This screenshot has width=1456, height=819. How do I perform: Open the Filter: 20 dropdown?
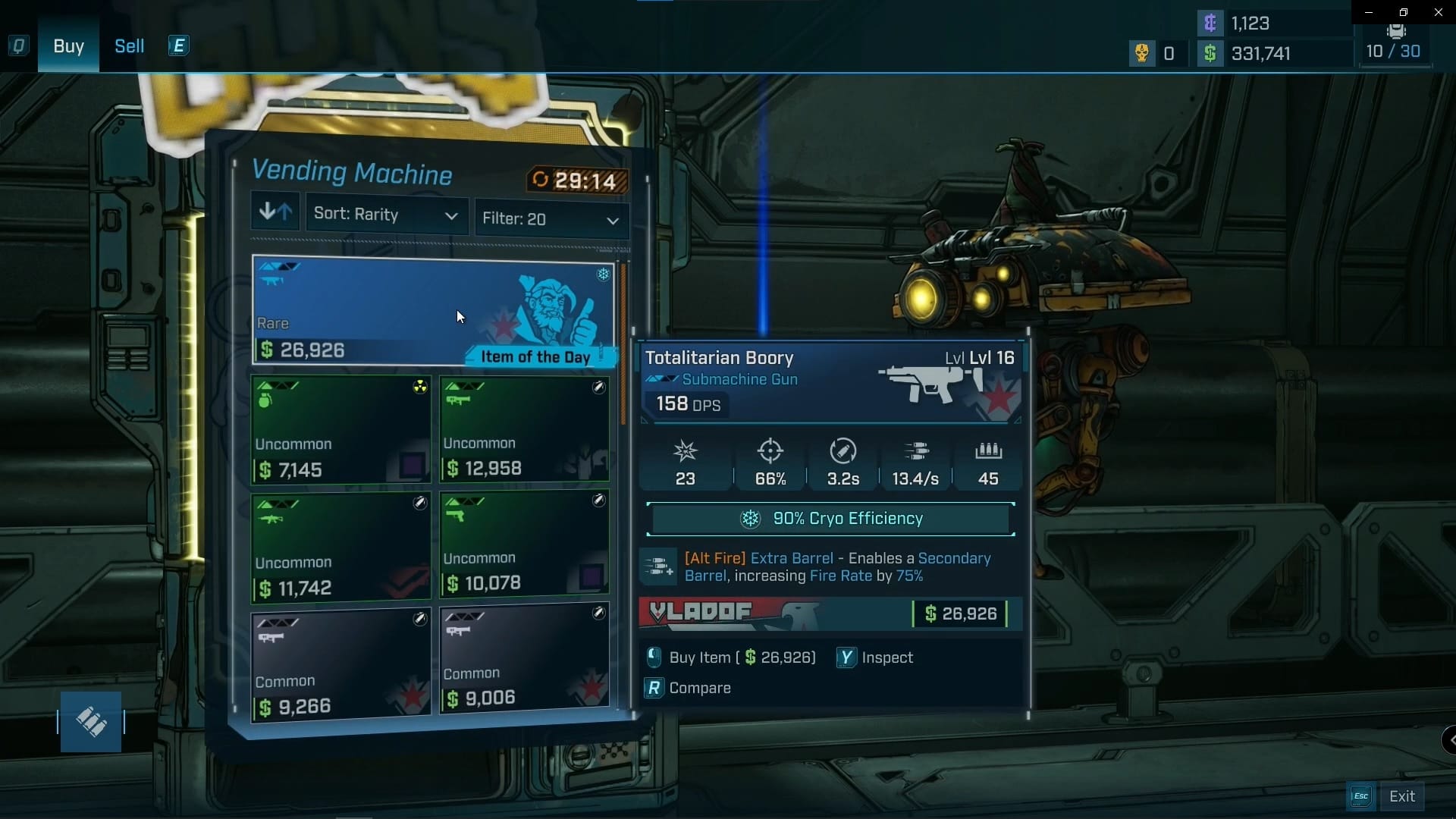(551, 219)
